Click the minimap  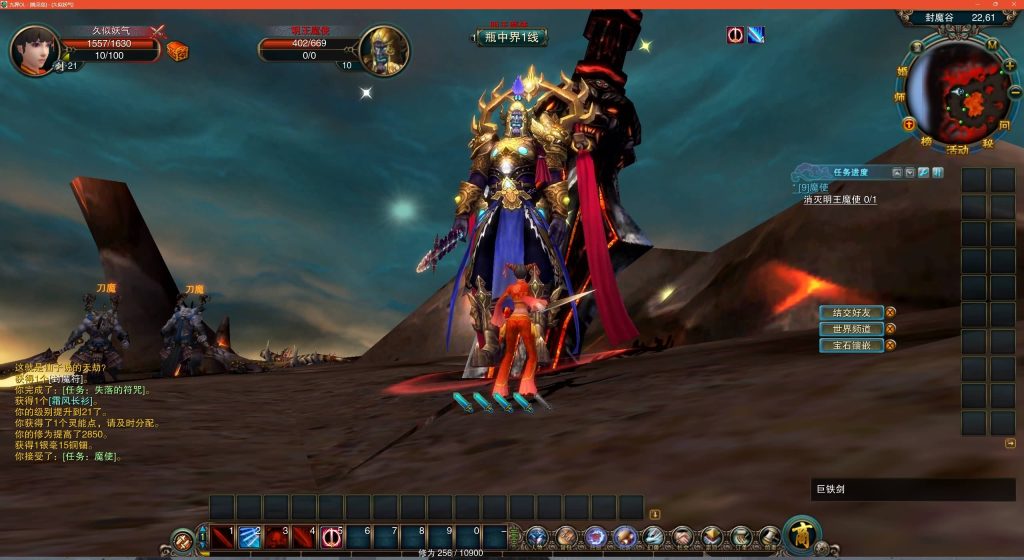[959, 93]
